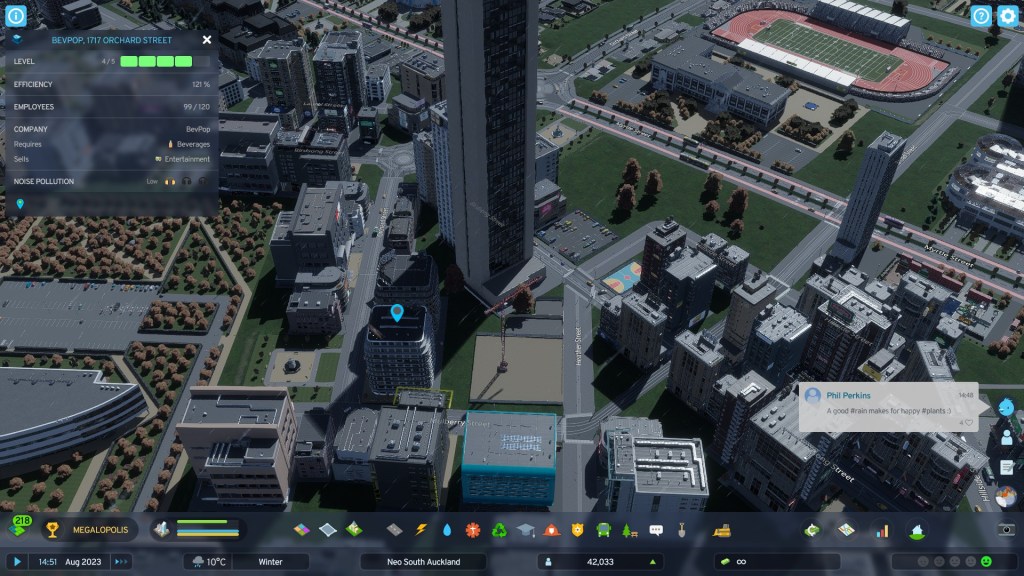This screenshot has height=576, width=1024.
Task: Open the Zones tool menu
Action: (303, 530)
